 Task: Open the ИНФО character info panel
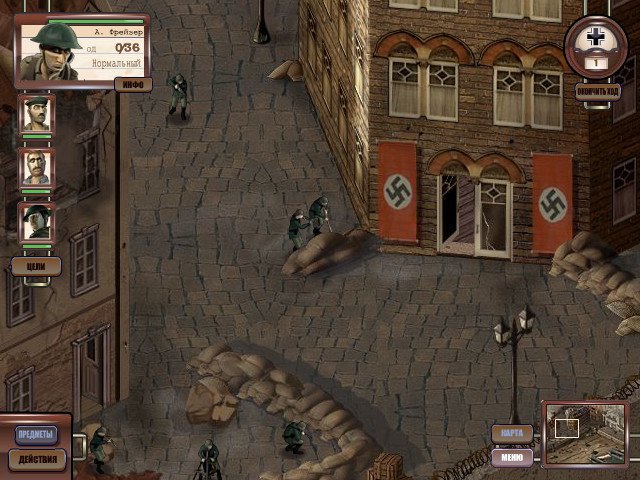point(132,84)
